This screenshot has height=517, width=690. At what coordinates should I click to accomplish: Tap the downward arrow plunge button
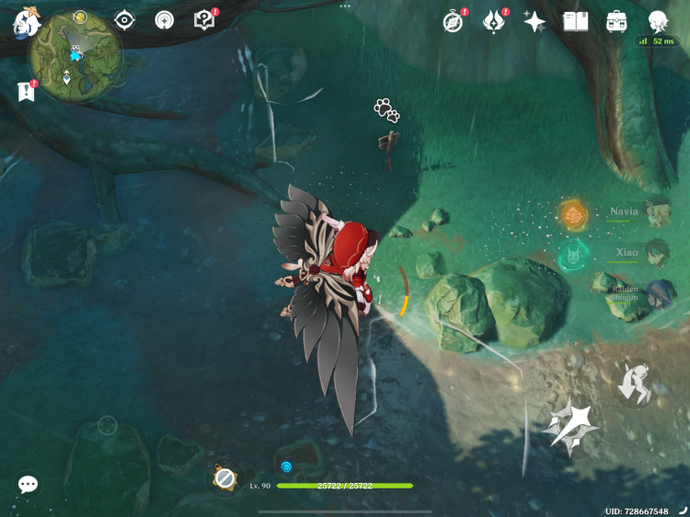(634, 383)
